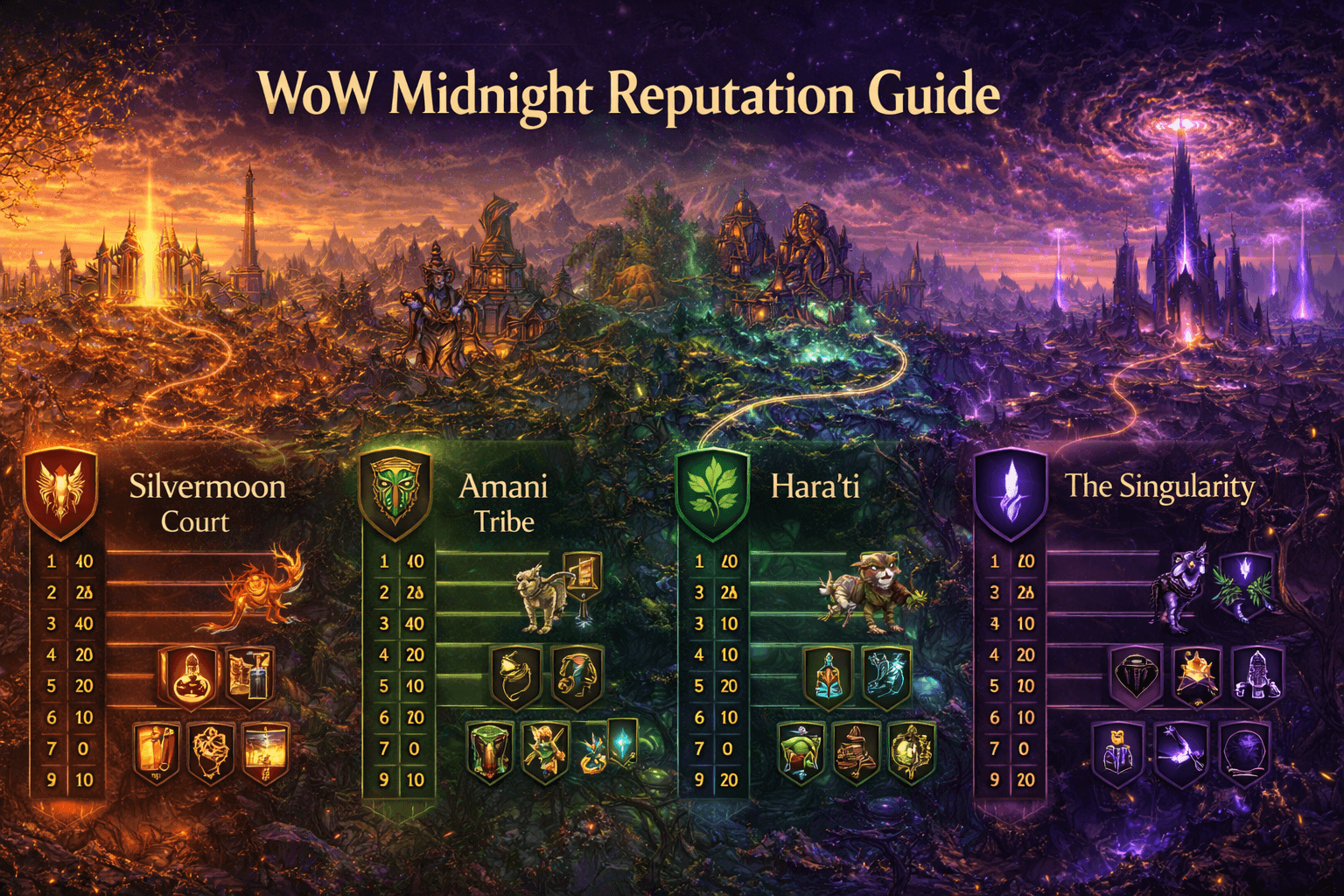Select the golden crown reward icon
Image resolution: width=1344 pixels, height=896 pixels.
(1196, 675)
